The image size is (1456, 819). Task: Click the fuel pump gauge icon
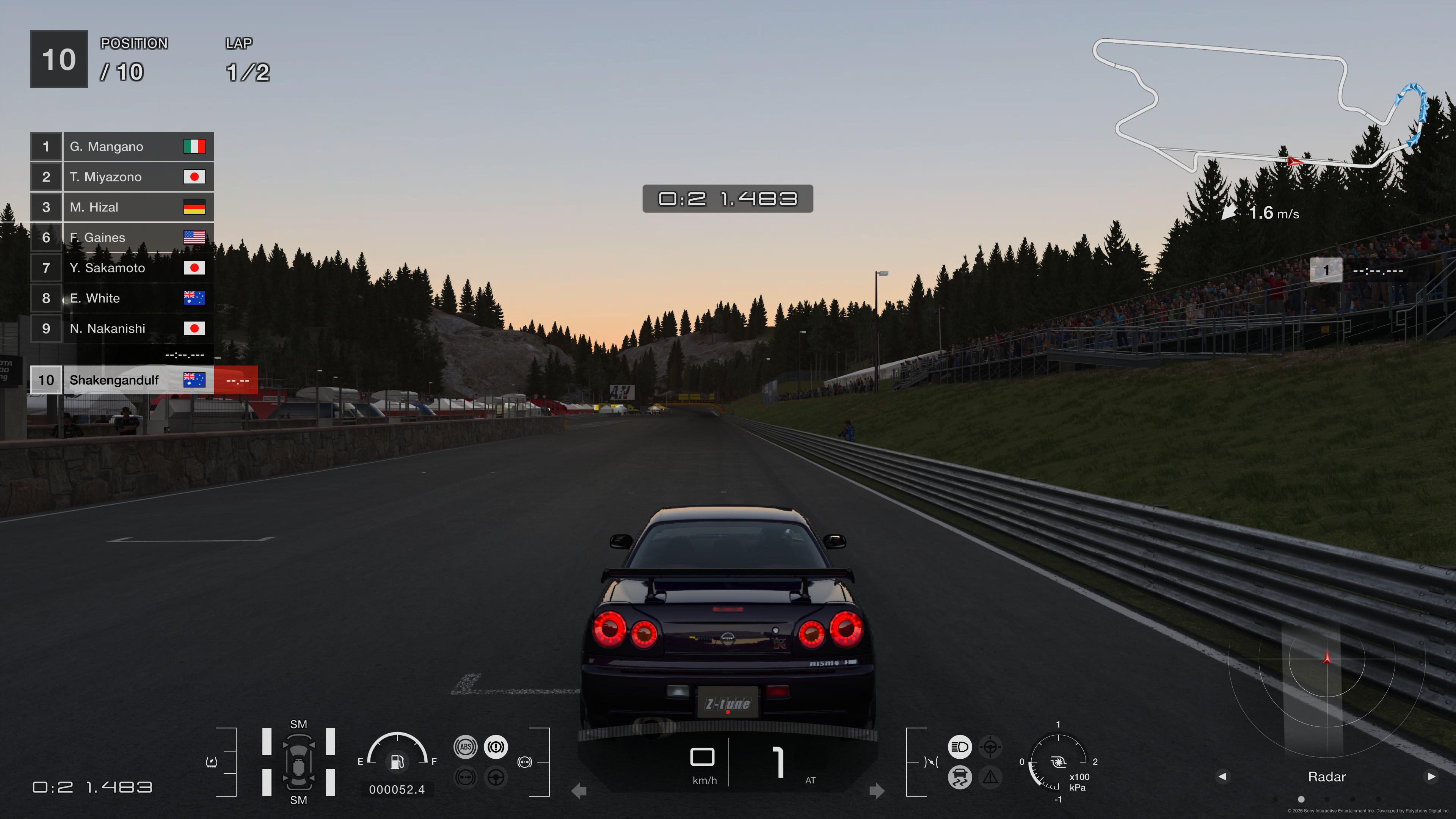click(397, 761)
